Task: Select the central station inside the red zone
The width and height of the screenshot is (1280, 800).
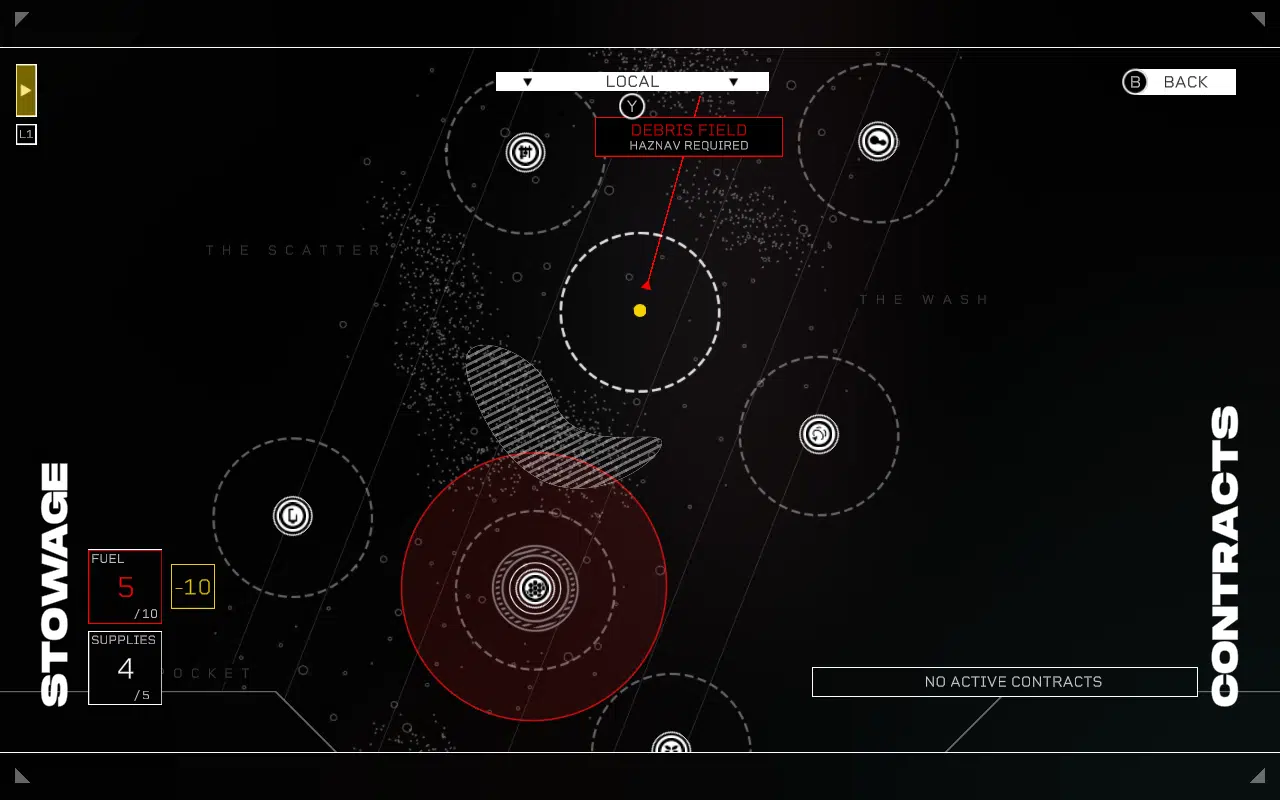Action: [x=535, y=590]
